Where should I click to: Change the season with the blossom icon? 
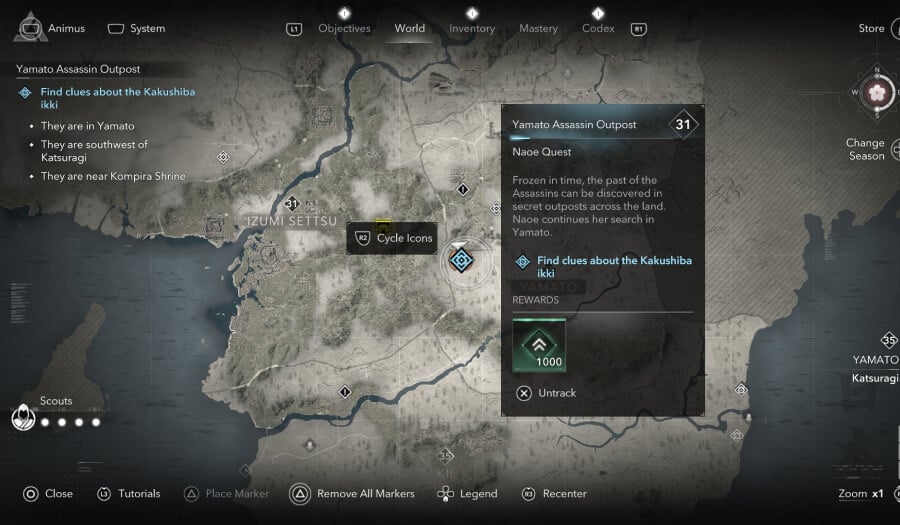point(877,93)
